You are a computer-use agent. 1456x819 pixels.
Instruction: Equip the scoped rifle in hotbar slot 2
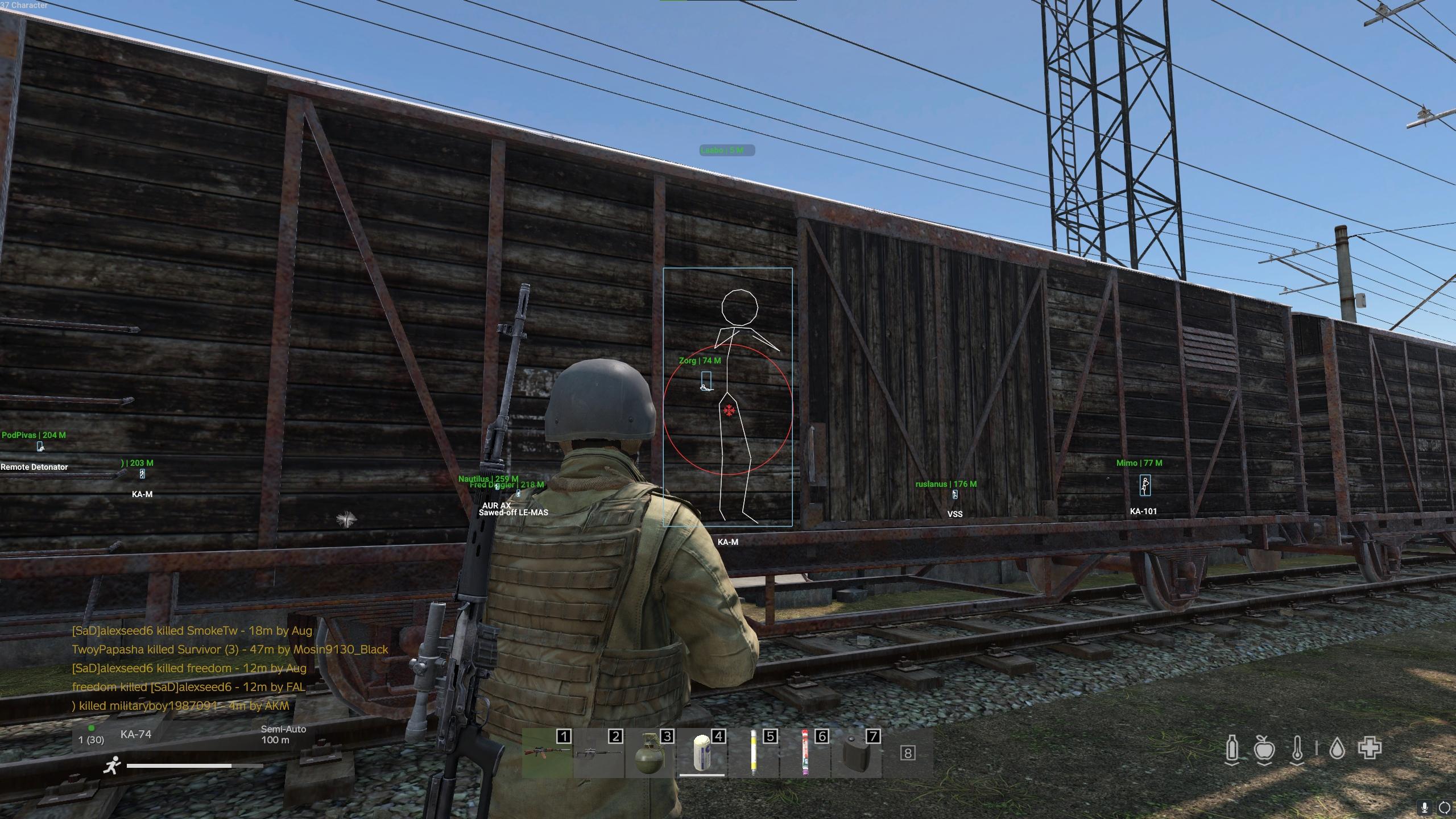coord(597,753)
